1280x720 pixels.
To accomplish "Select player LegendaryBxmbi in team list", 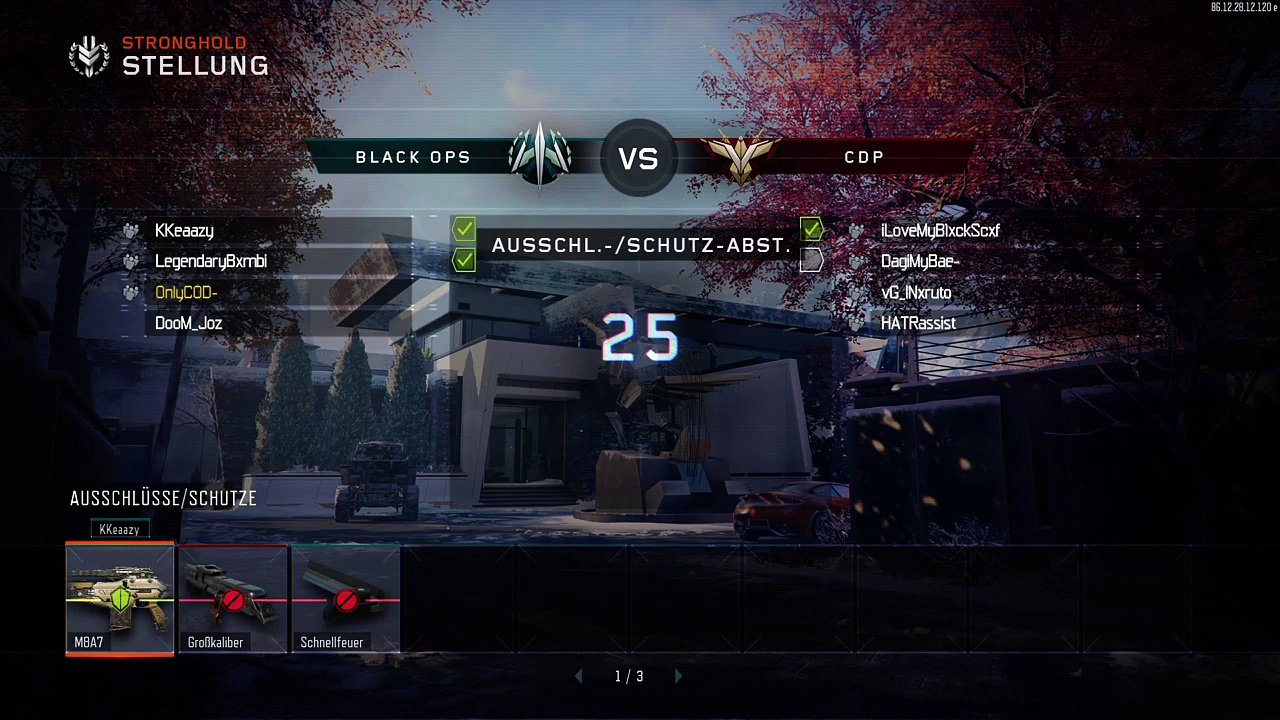I will pyautogui.click(x=210, y=262).
